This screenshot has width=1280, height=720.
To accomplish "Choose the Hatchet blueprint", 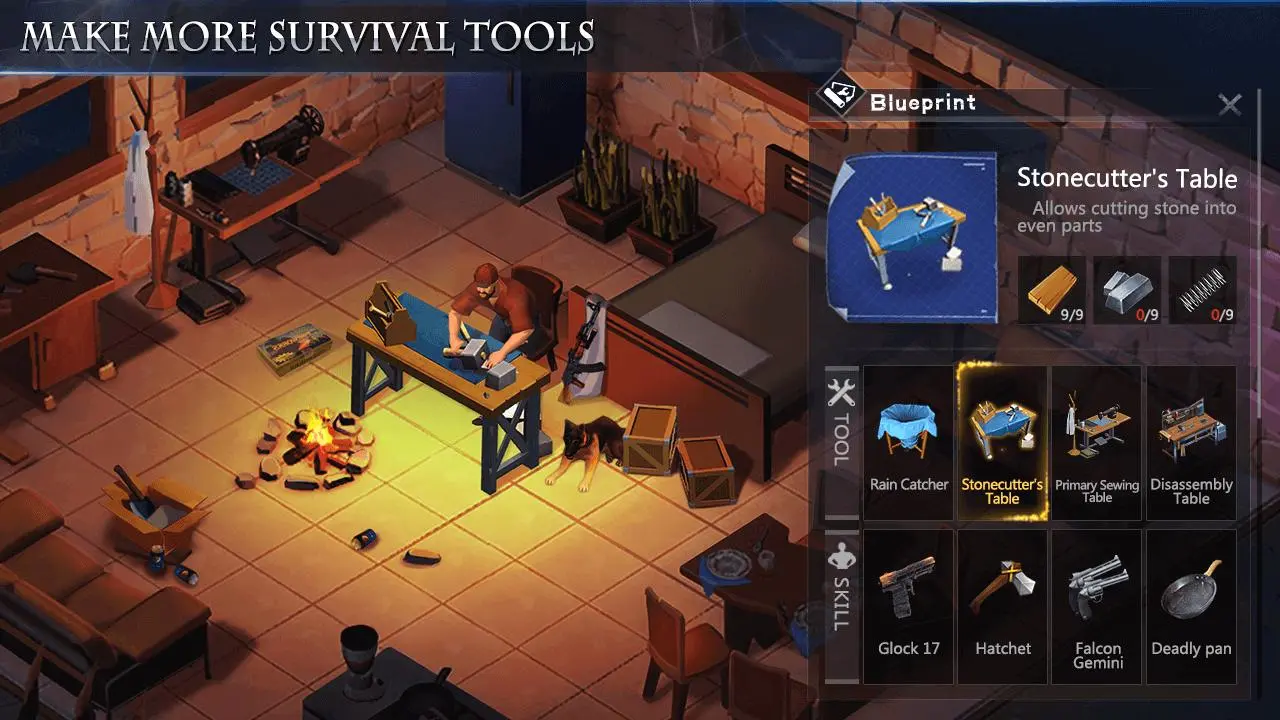I will [1002, 606].
